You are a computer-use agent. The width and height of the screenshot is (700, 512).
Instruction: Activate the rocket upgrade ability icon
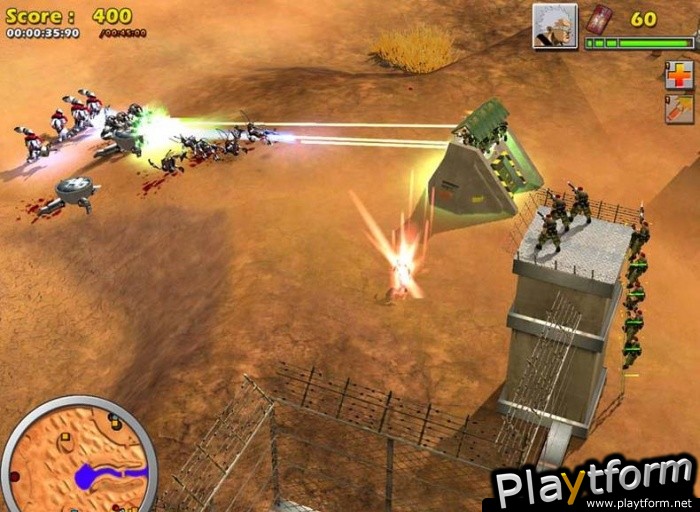[x=678, y=109]
